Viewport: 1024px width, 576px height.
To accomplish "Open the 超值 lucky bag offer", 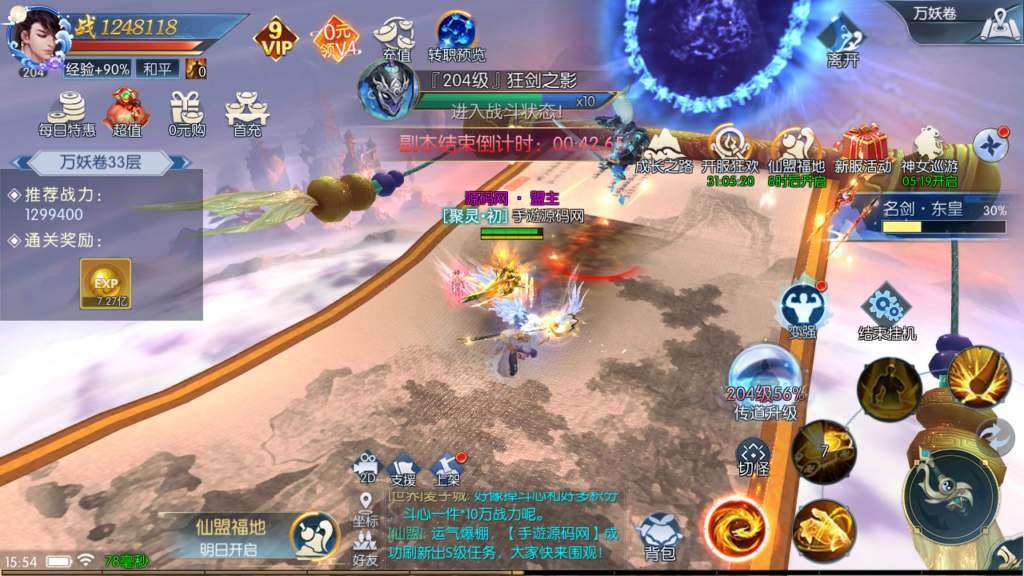I will [x=126, y=112].
